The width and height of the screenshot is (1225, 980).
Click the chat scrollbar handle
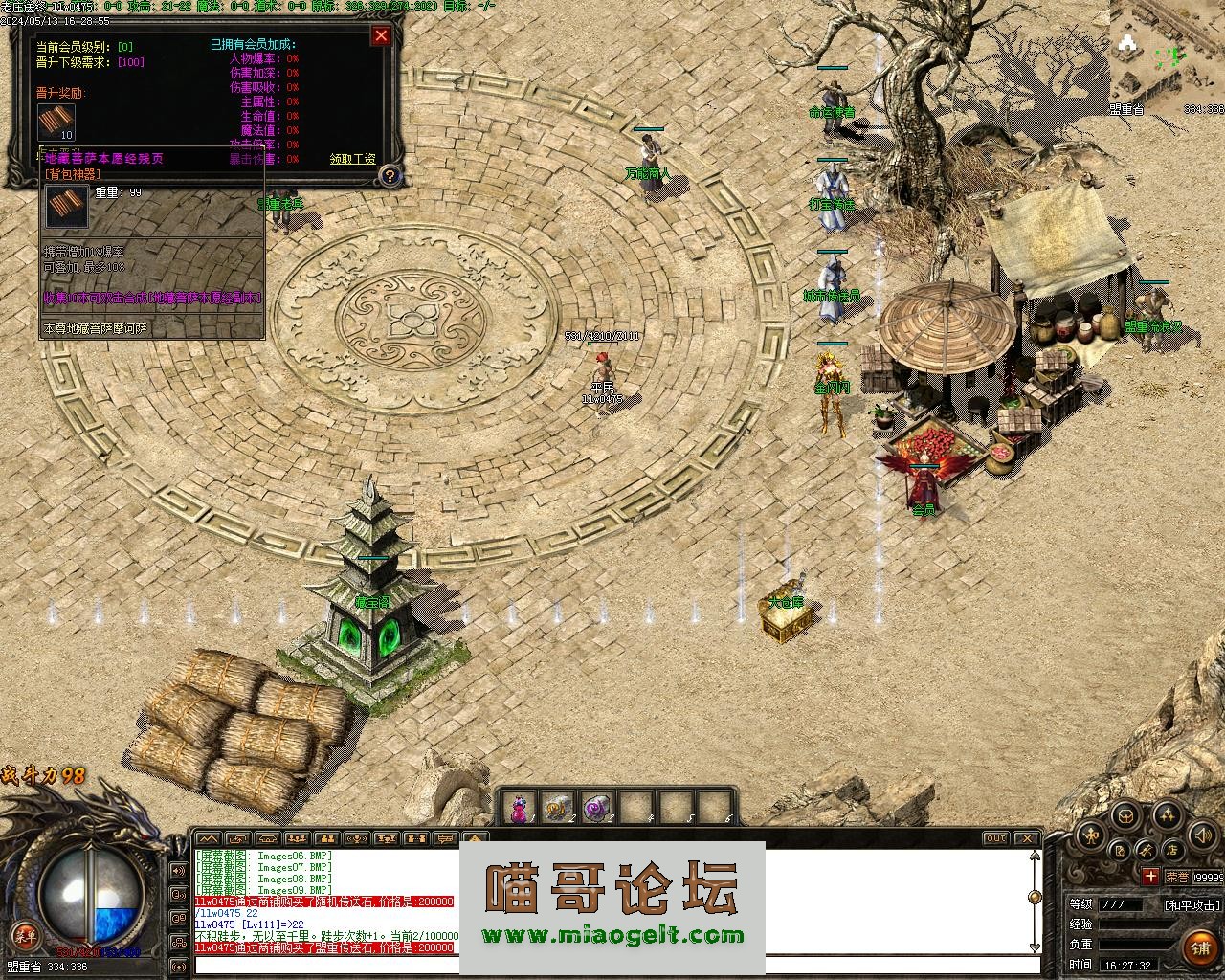pos(1035,897)
